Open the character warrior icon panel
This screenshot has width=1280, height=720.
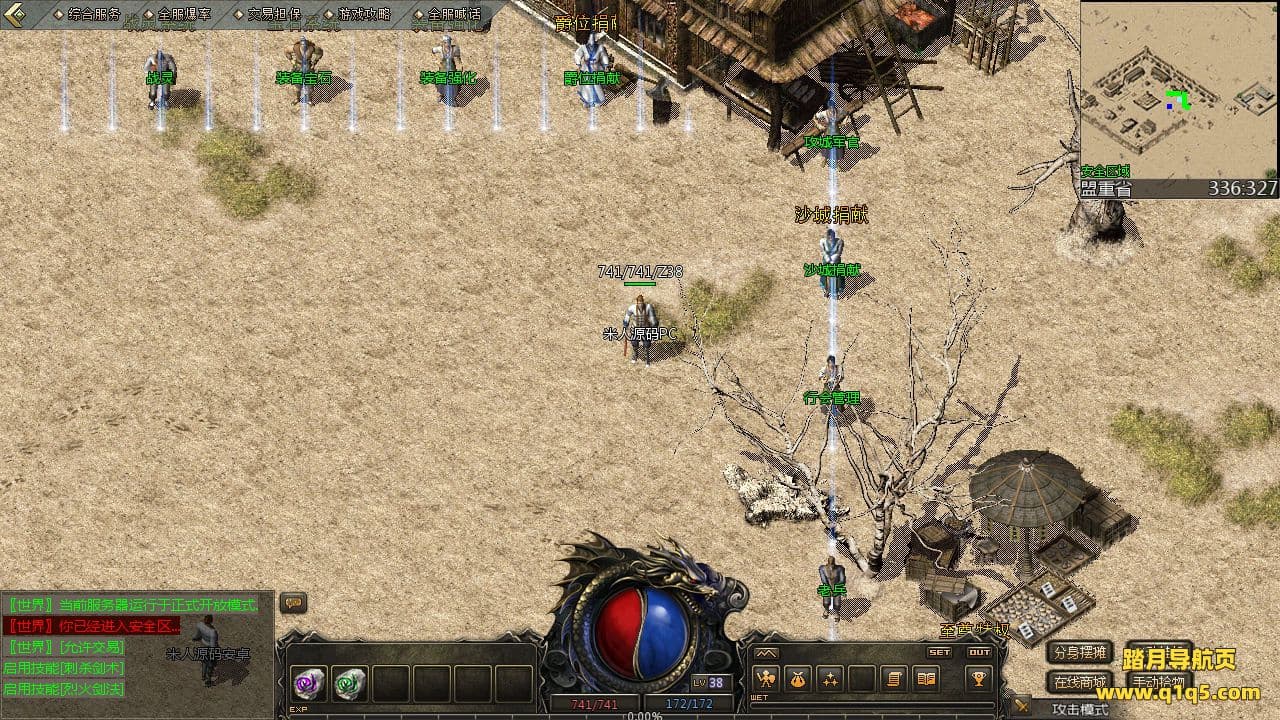tap(766, 679)
